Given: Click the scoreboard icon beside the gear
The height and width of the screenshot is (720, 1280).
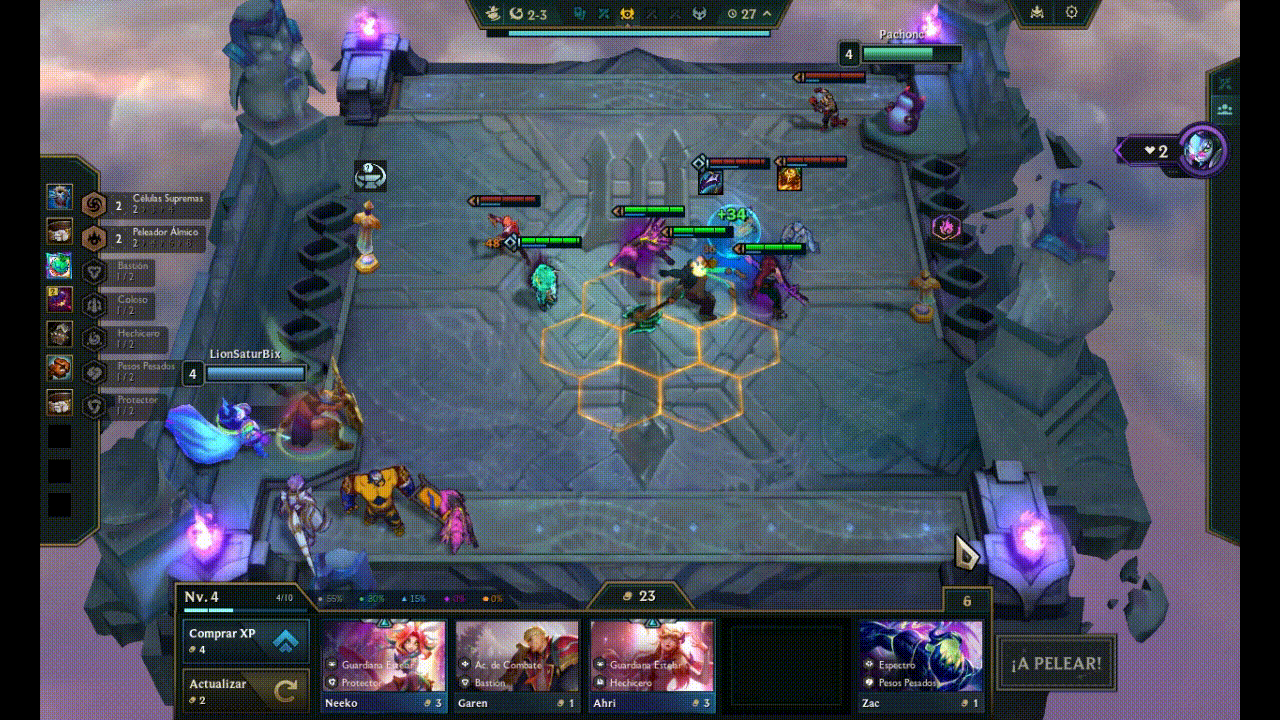Looking at the screenshot, I should click(1037, 12).
